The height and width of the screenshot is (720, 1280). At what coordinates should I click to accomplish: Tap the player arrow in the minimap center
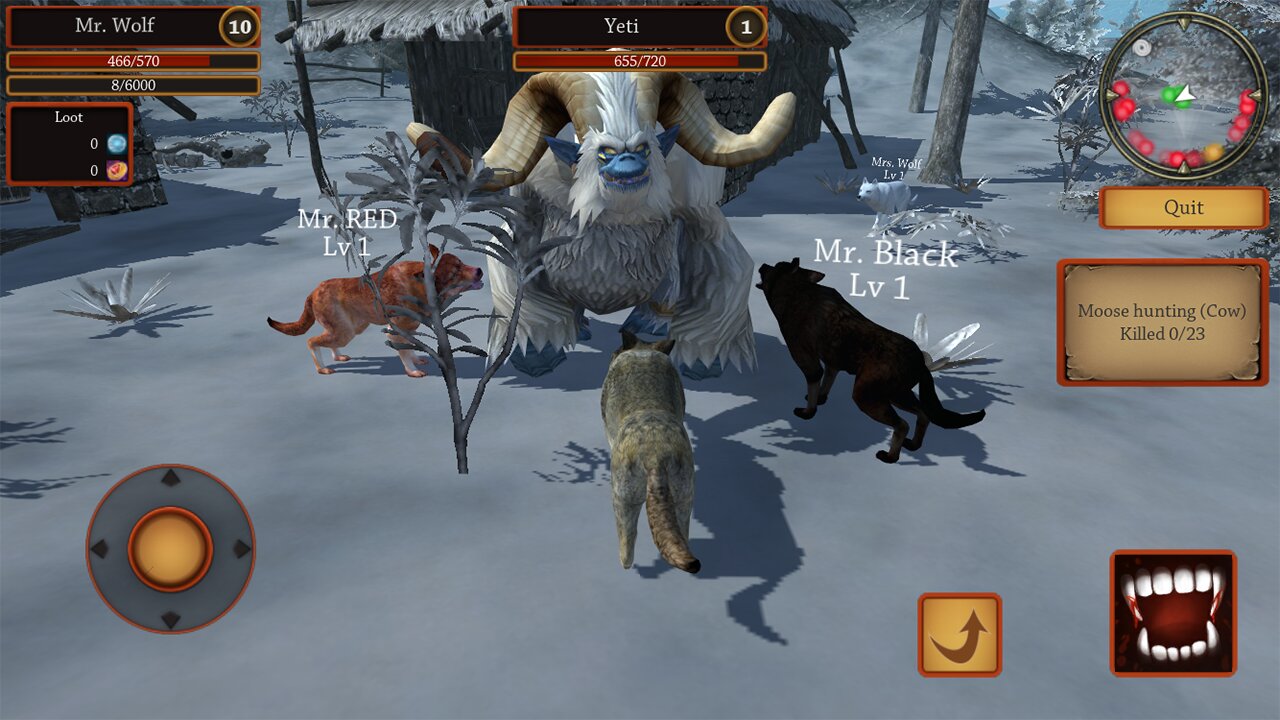(1186, 95)
